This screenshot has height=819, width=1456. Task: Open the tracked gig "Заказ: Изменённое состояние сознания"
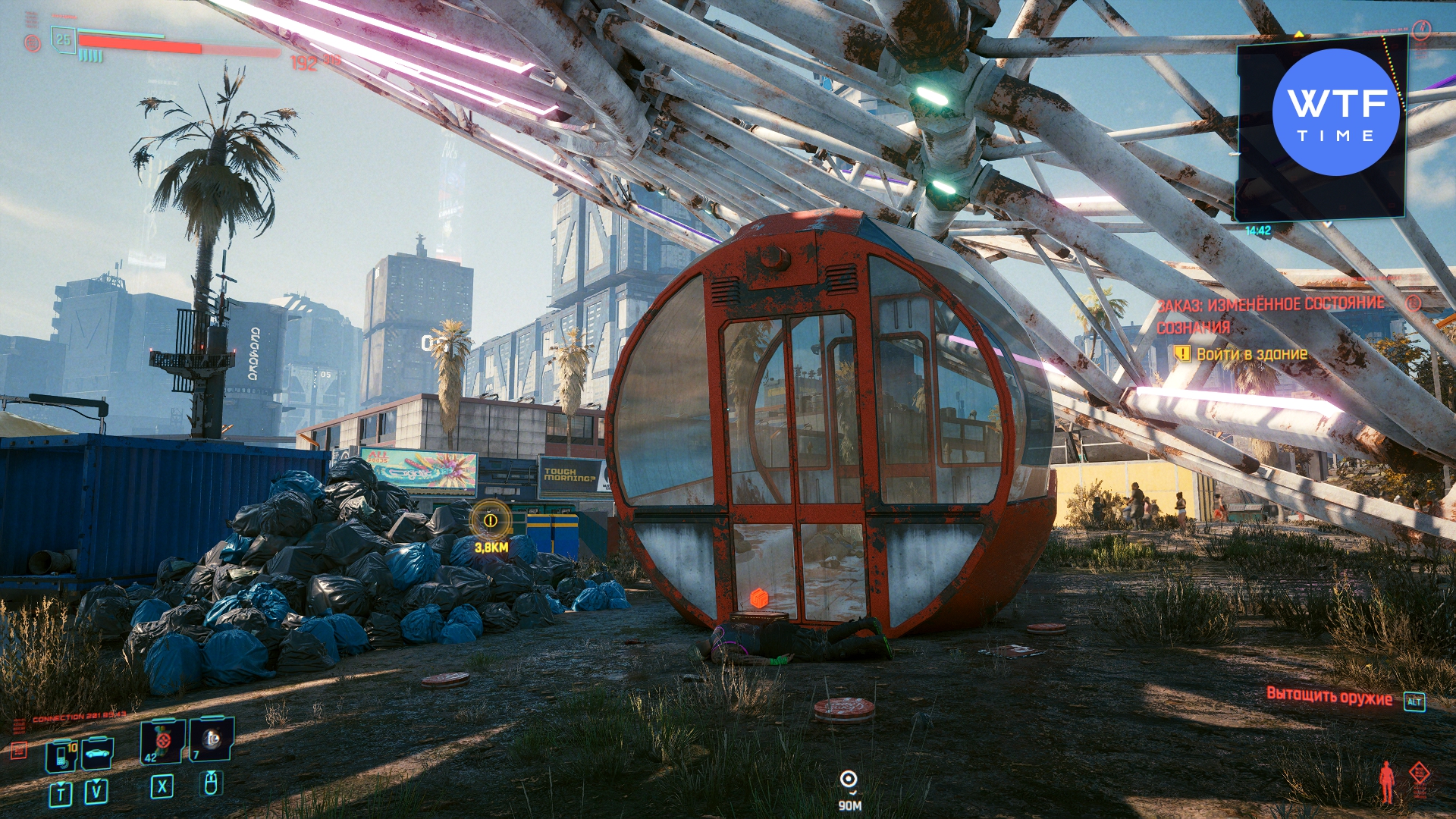click(1270, 315)
